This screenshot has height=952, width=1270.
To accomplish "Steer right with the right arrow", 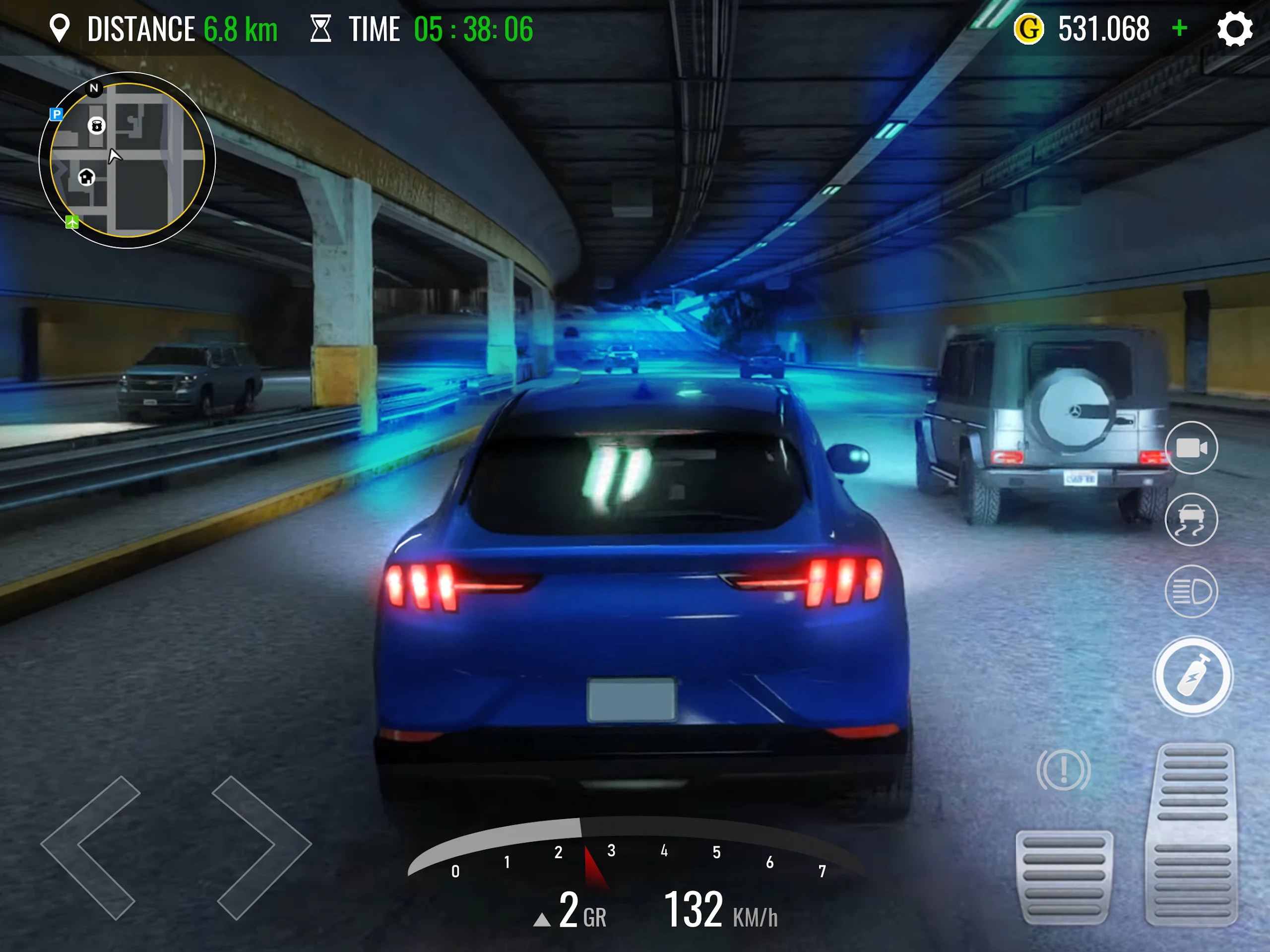I will pos(261,847).
